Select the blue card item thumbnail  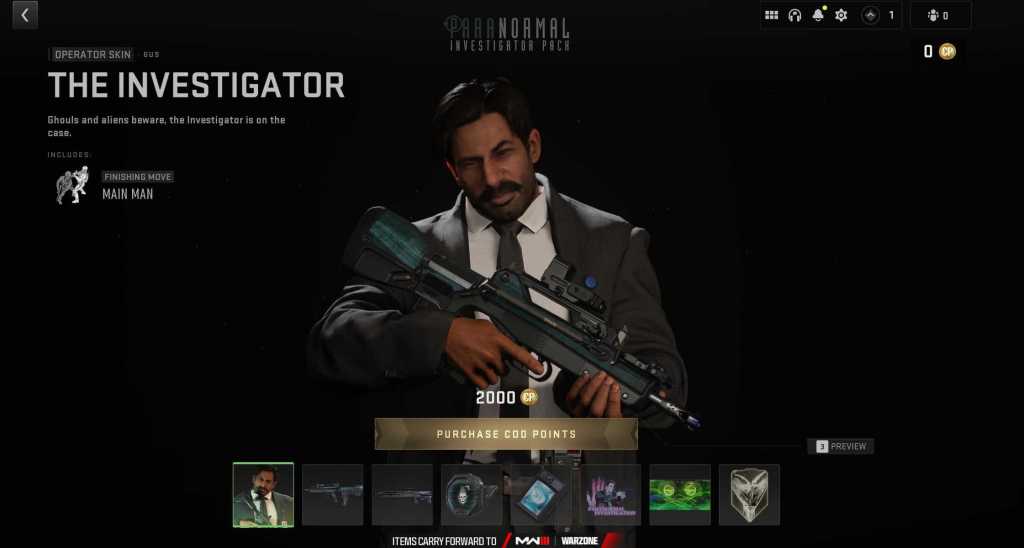tap(541, 494)
